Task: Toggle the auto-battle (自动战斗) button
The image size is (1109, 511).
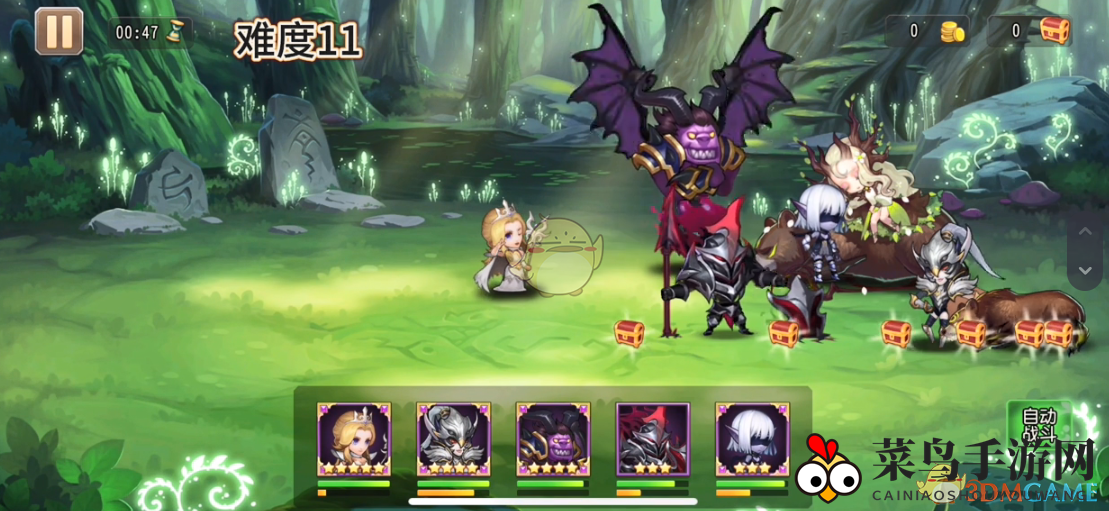Action: pos(1037,426)
